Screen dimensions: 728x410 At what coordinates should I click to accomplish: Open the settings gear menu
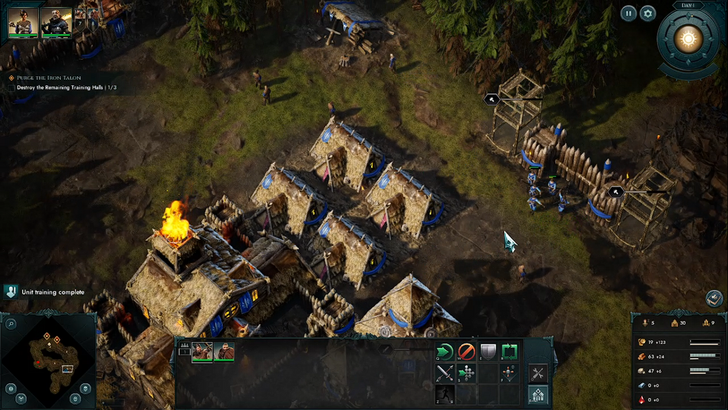pos(648,13)
